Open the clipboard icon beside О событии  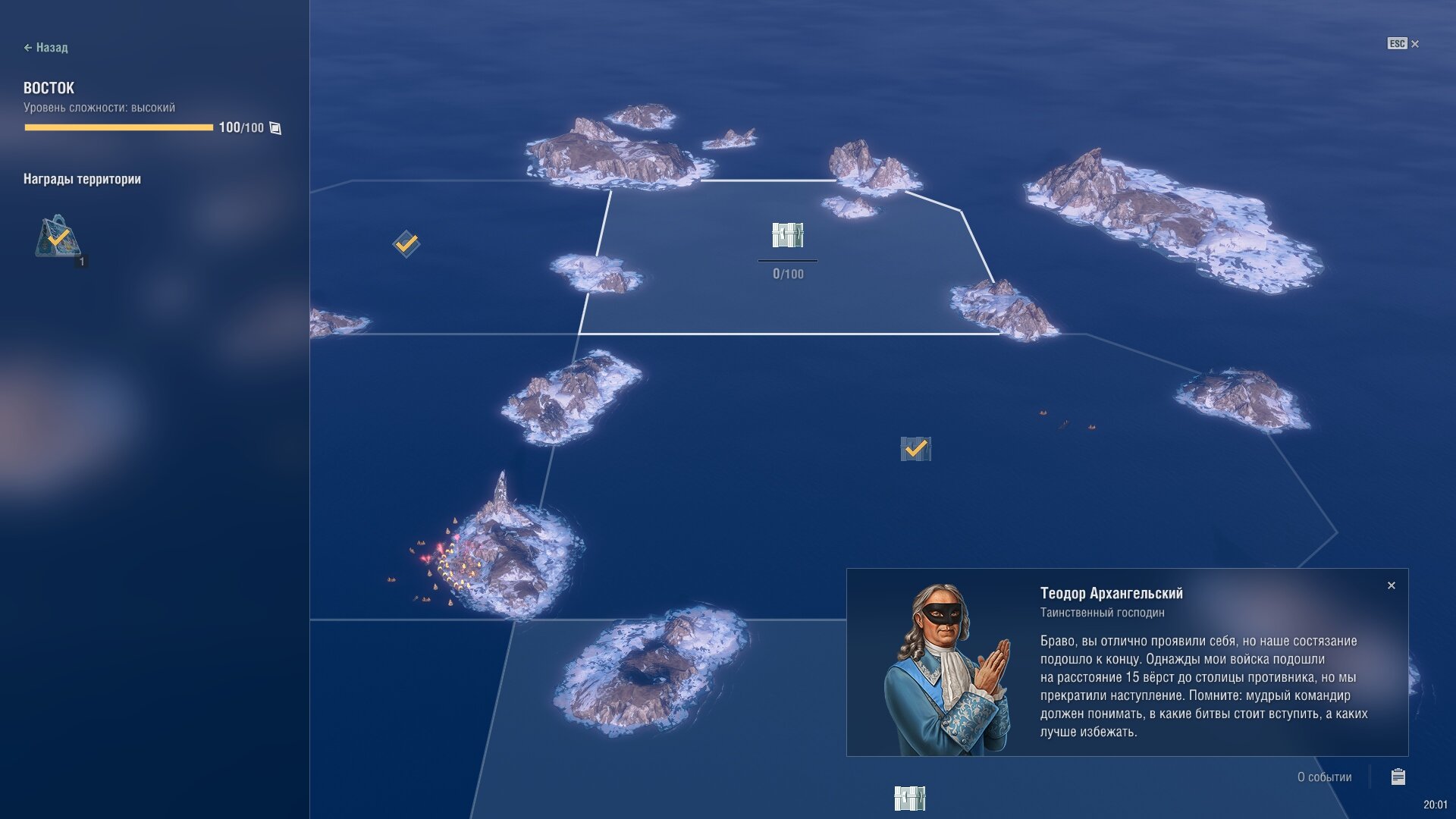pos(1398,777)
